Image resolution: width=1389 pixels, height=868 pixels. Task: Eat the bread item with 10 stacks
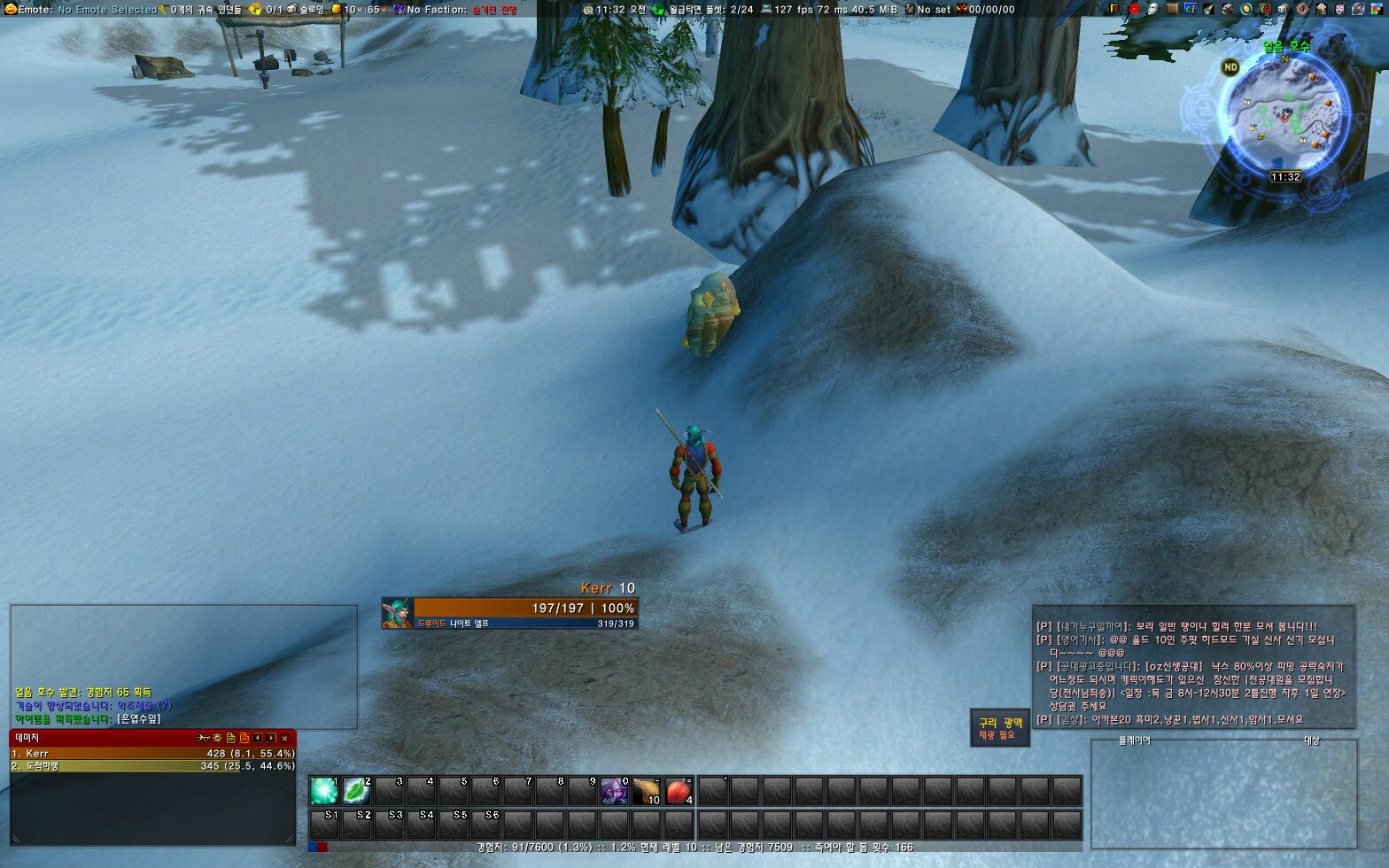(647, 790)
